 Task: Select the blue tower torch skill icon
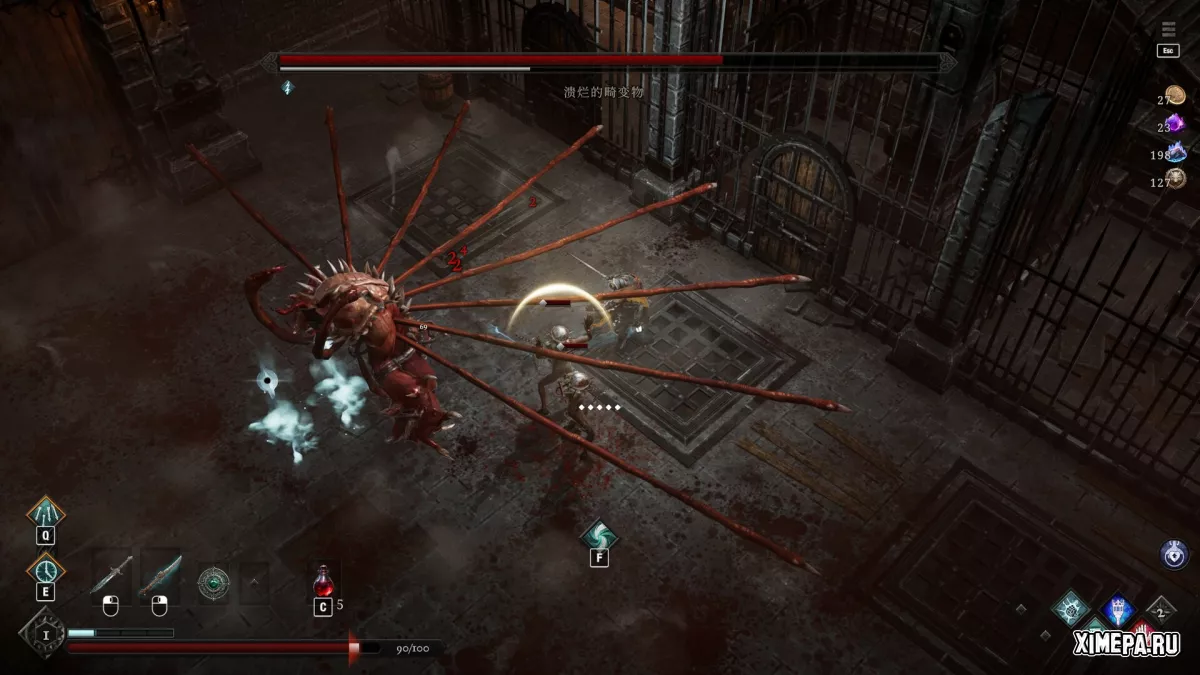pos(1117,609)
